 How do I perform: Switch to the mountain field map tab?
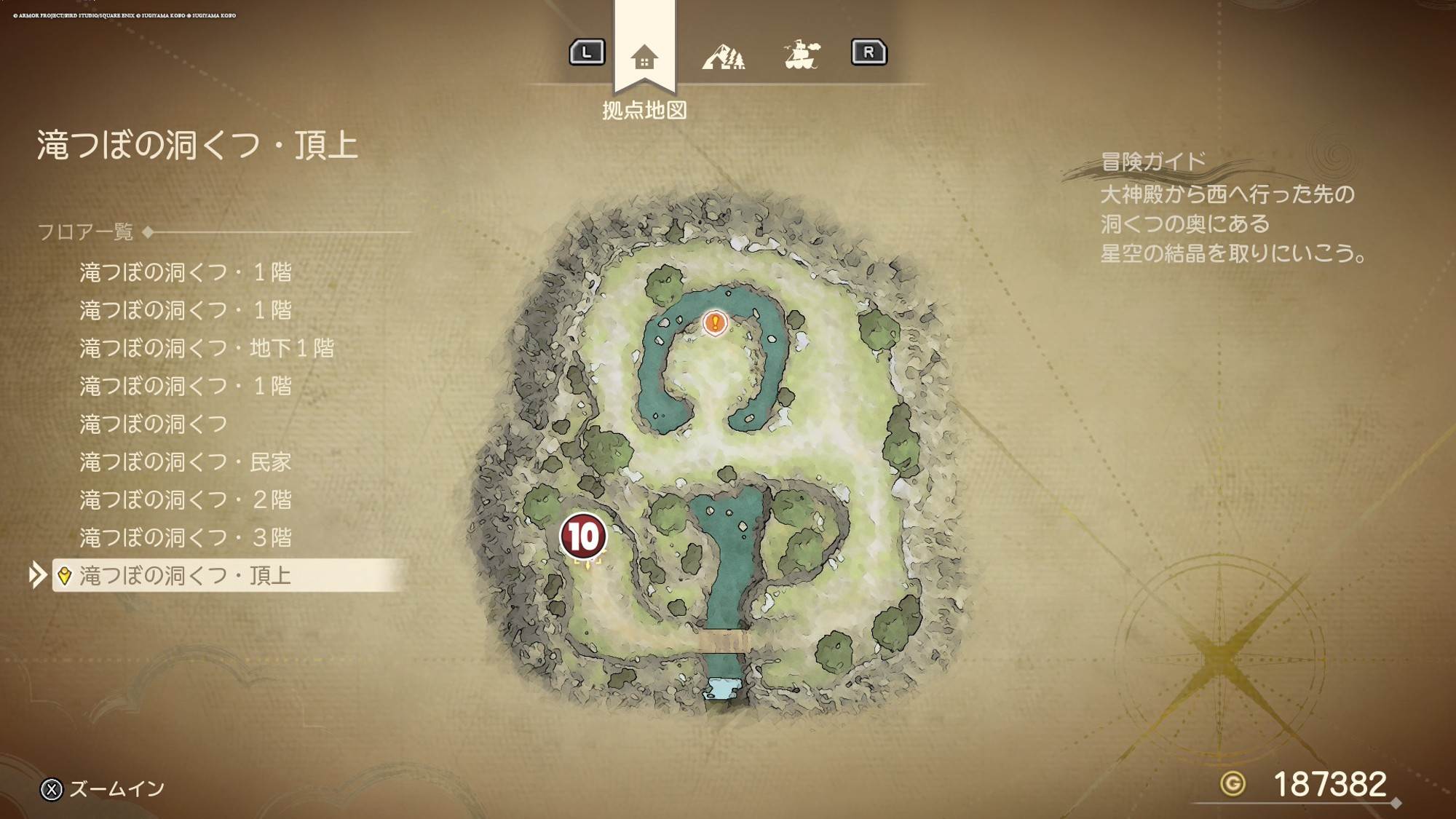pyautogui.click(x=723, y=56)
